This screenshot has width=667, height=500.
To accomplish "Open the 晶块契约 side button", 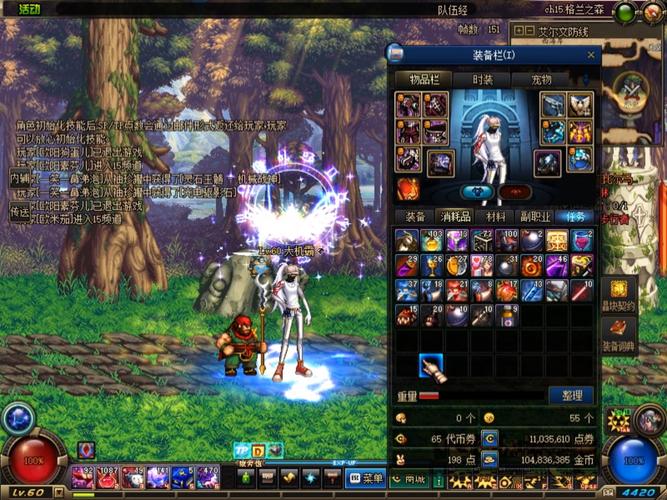I will pos(618,294).
